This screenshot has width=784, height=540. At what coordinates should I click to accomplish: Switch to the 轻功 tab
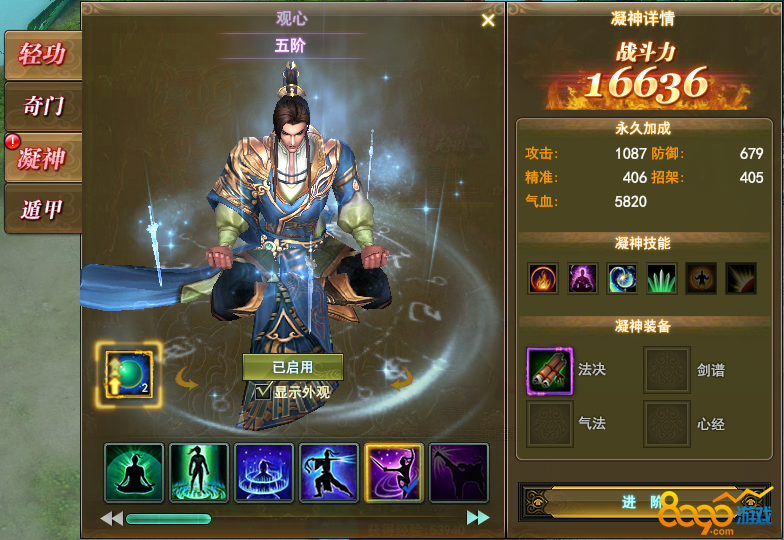43,54
